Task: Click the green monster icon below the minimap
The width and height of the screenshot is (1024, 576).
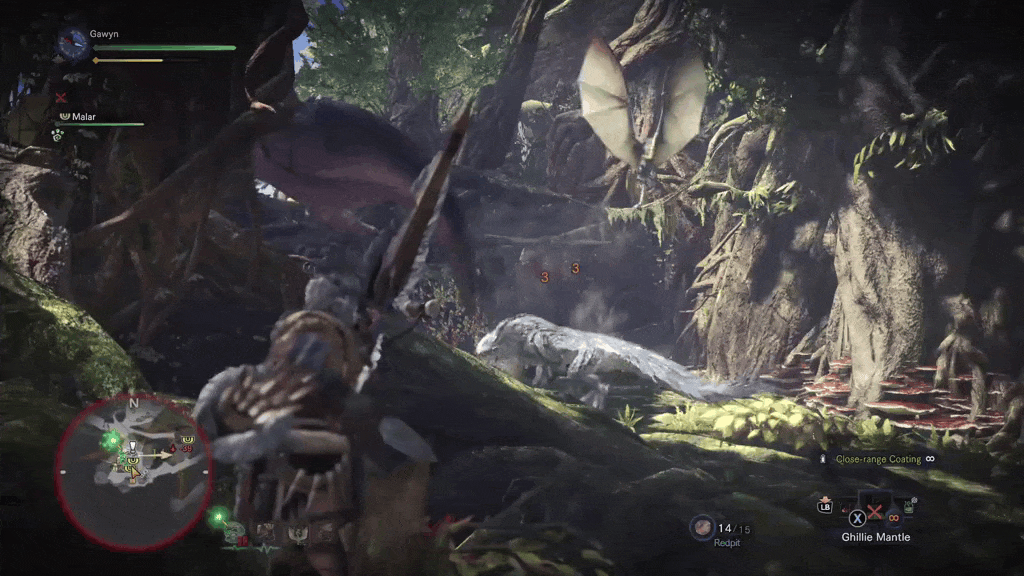Action: [220, 517]
